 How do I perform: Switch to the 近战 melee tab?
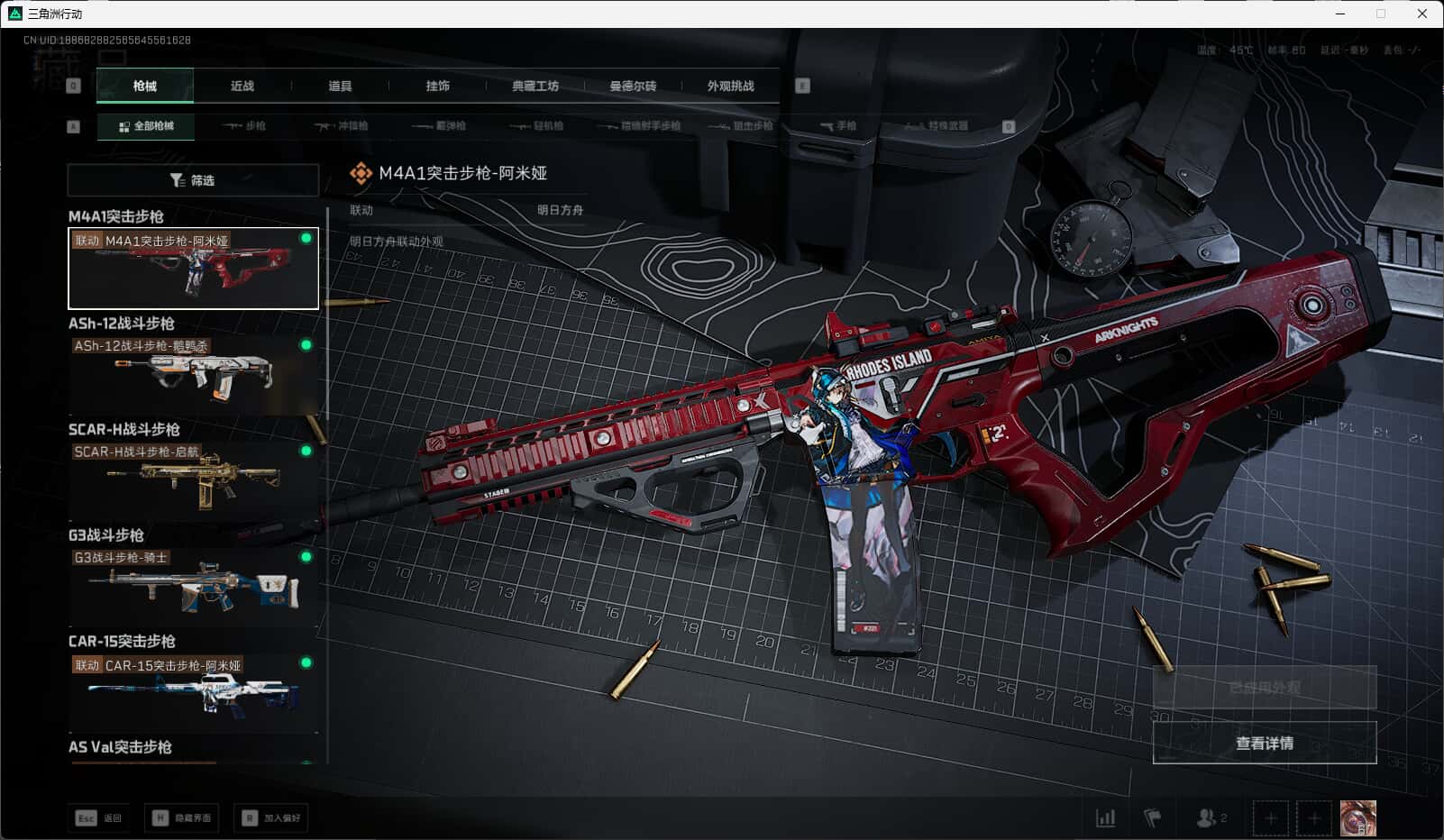242,87
